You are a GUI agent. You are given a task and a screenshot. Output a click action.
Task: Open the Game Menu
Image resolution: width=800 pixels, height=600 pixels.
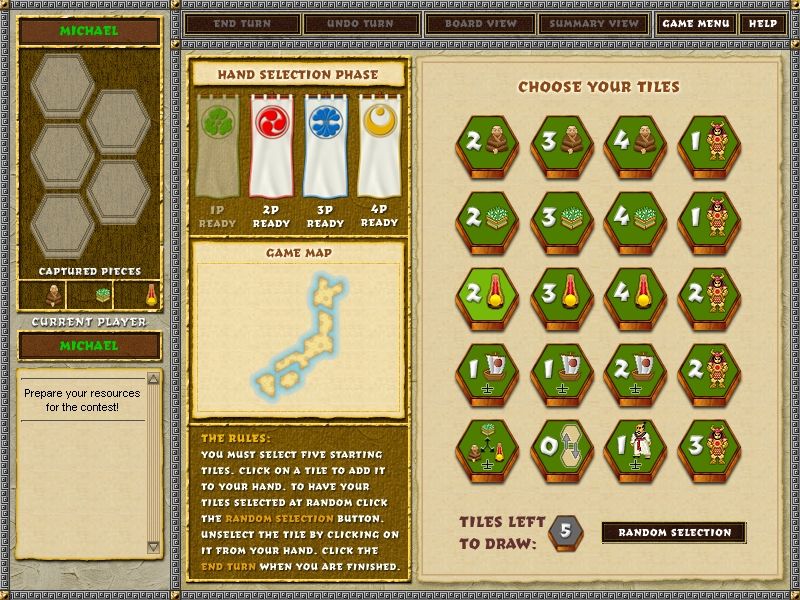pos(695,23)
